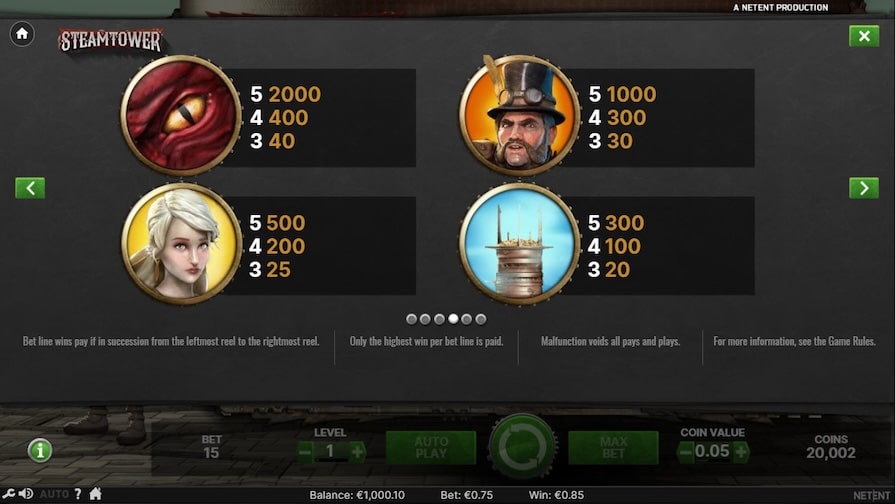Screen dimensions: 895x504
Task: Click the small house icon in bottom bar
Action: pos(96,494)
